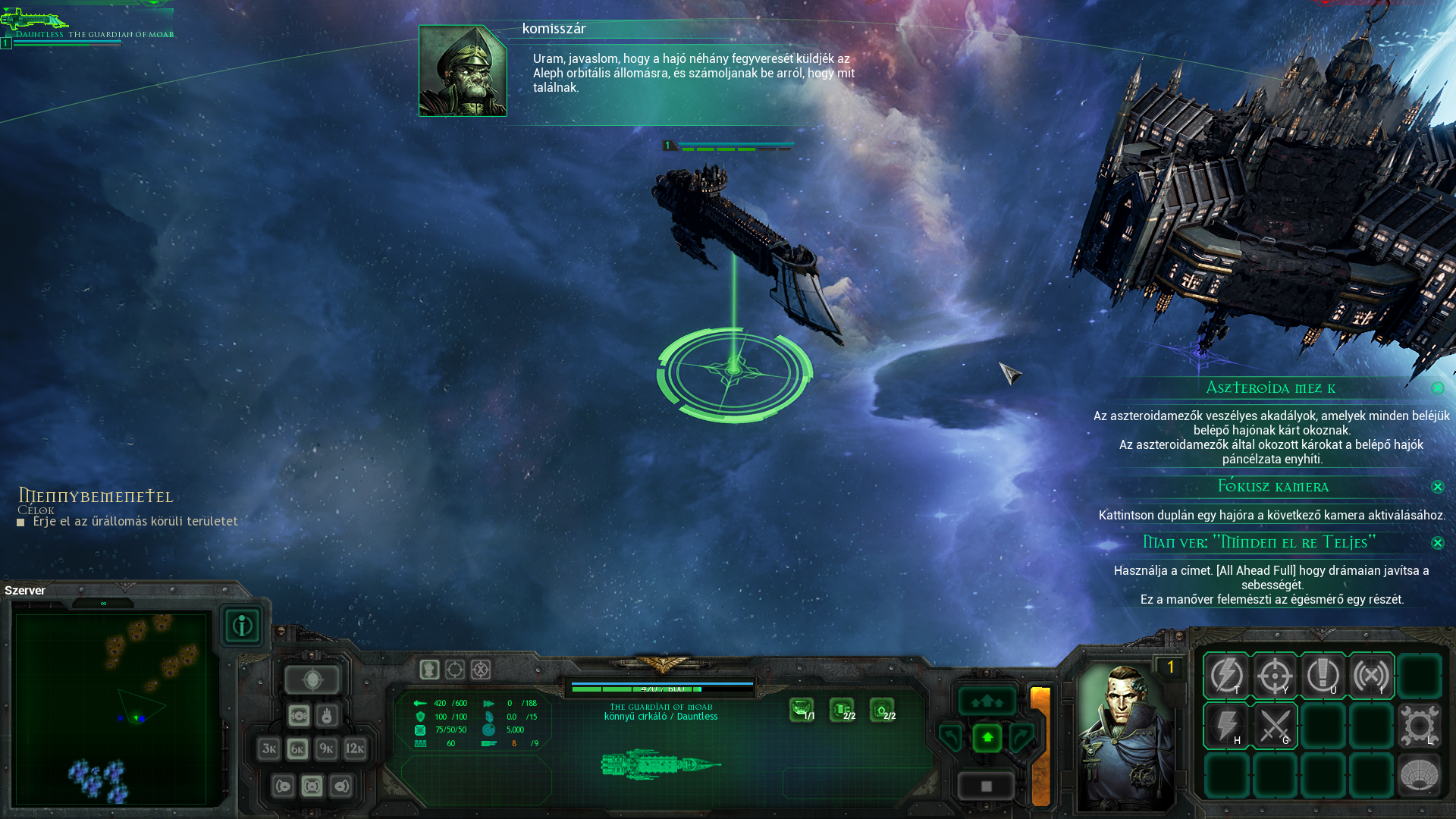Toggle the gauntlet fist stance icon
The image size is (1456, 819).
click(429, 670)
